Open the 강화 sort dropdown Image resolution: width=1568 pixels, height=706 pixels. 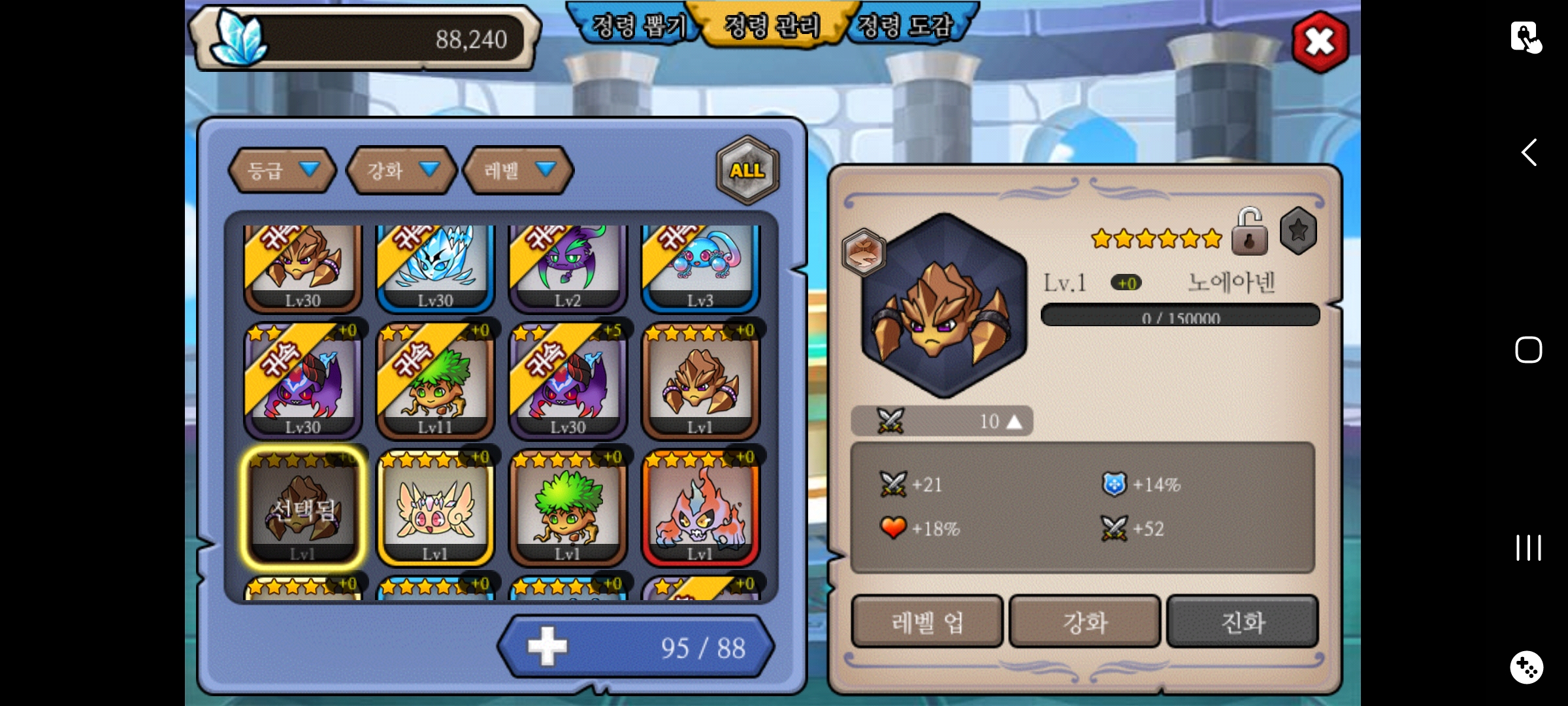pyautogui.click(x=401, y=171)
